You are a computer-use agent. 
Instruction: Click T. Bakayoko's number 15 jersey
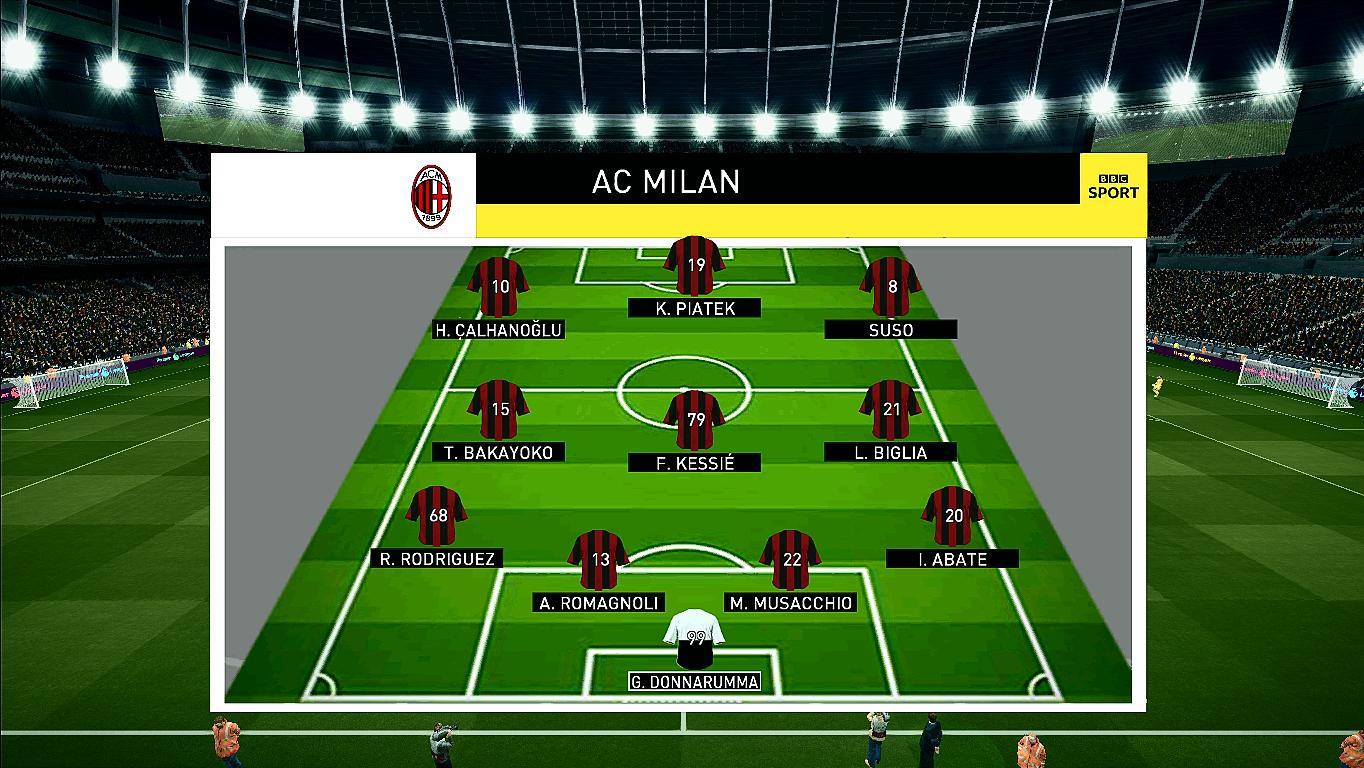[x=497, y=410]
